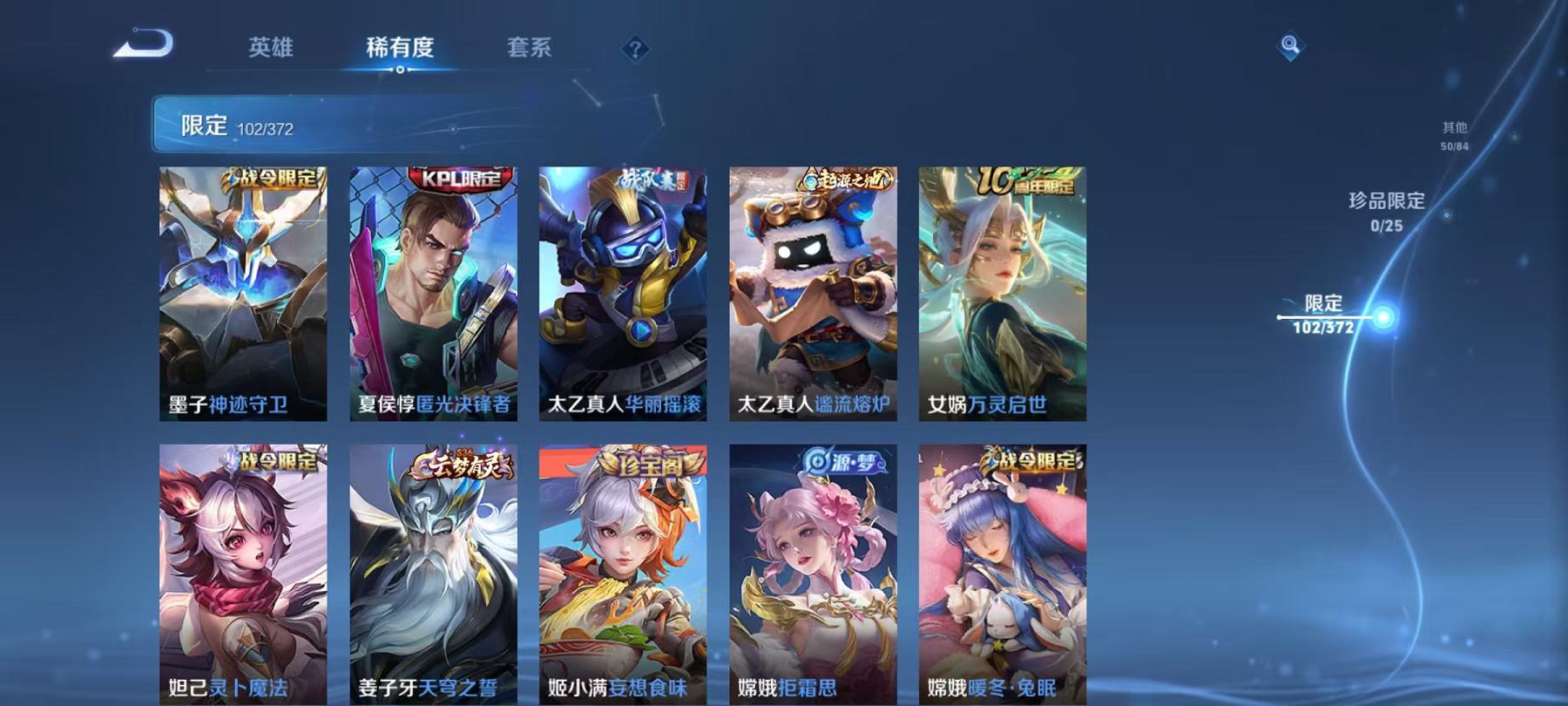Switch to the 英雄 tab
The image size is (1568, 706).
pyautogui.click(x=271, y=50)
